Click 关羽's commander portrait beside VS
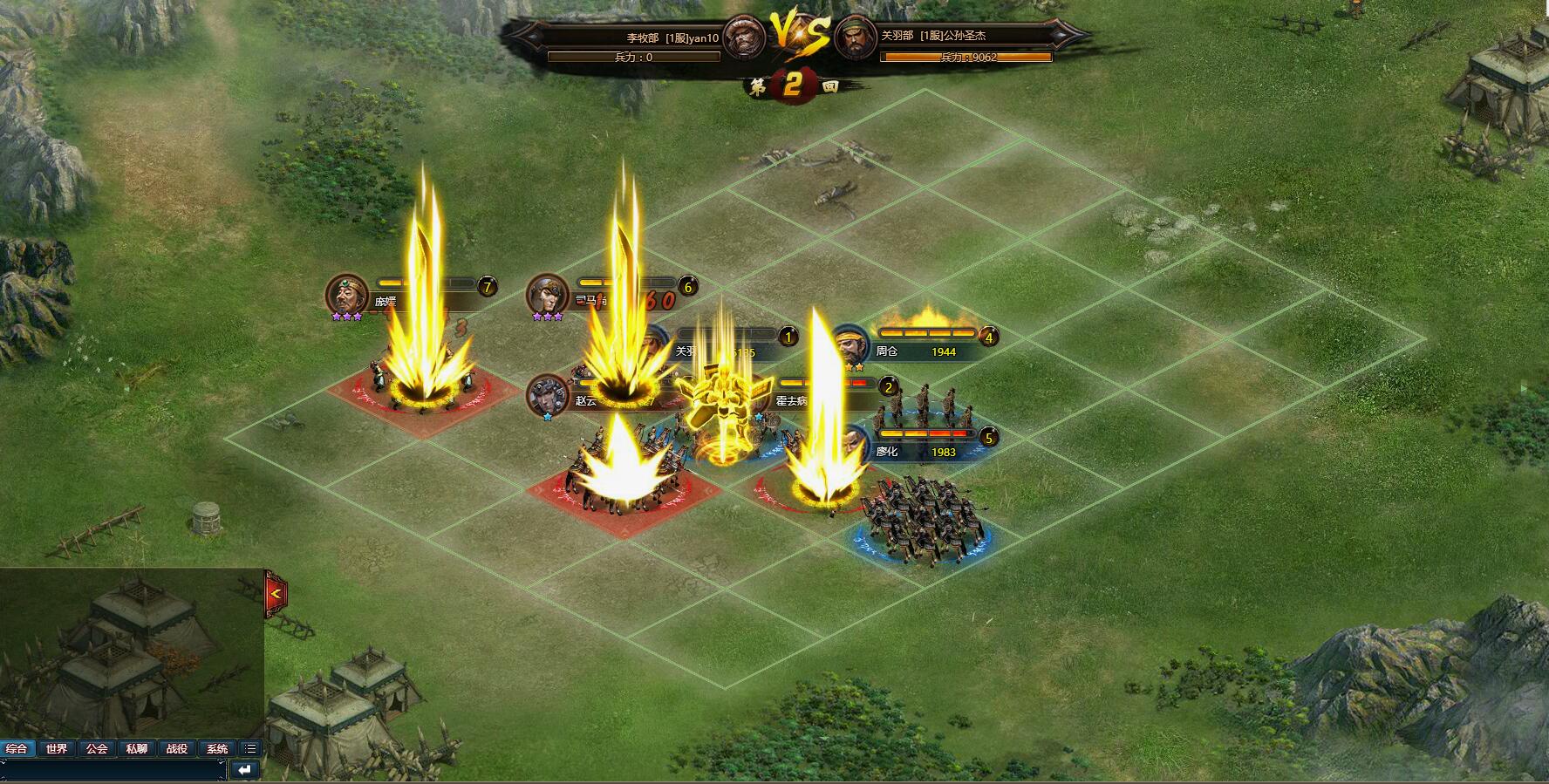Screen dimensions: 1549x784 tap(856, 37)
